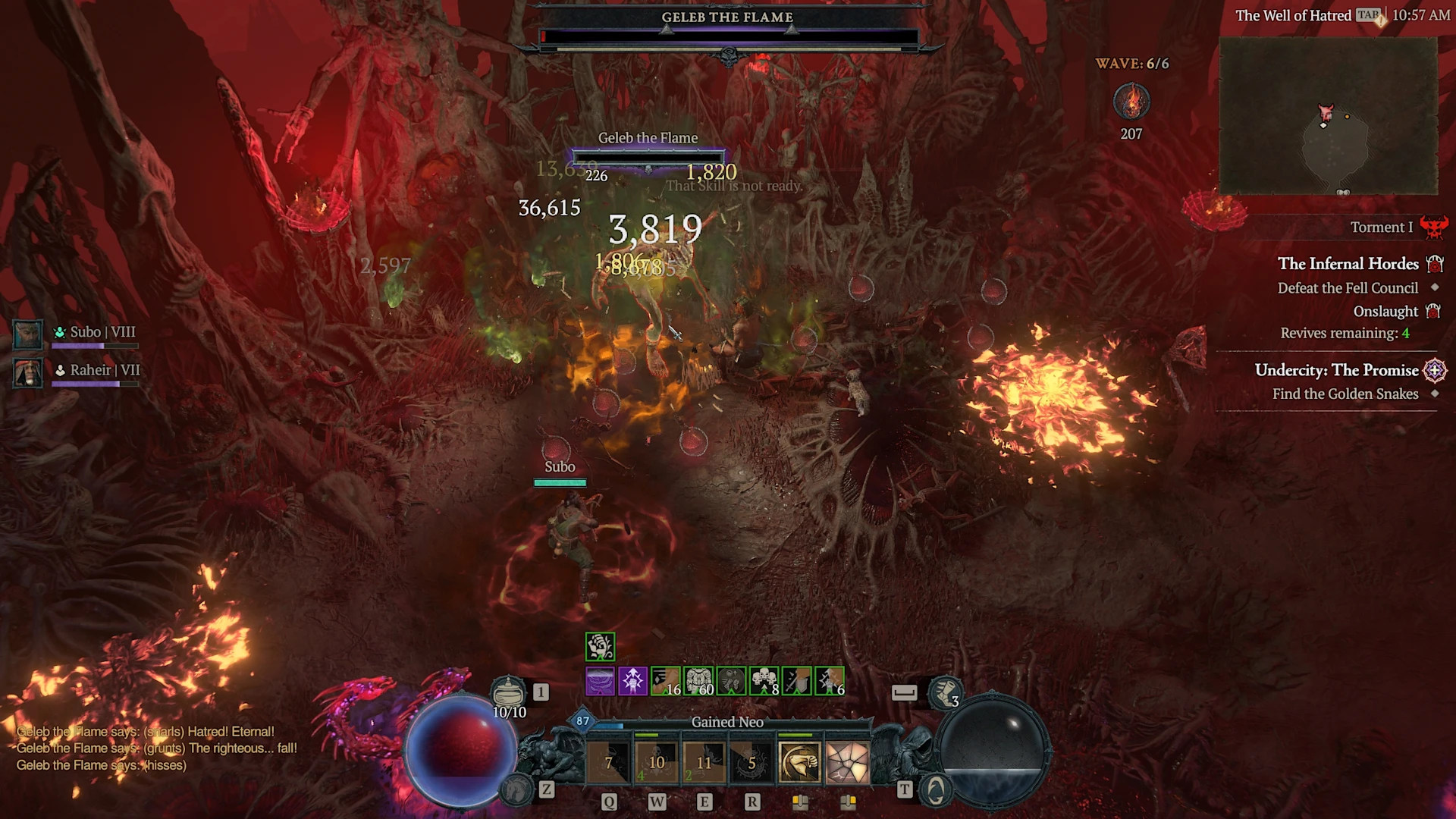Inspect the chest armor buff icon
1456x819 pixels.
pyautogui.click(x=698, y=681)
